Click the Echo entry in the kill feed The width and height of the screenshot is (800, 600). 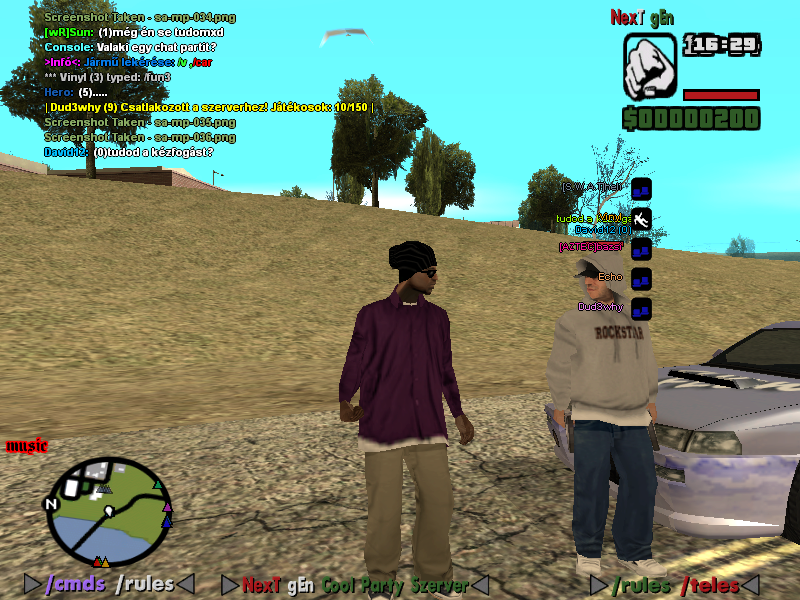610,277
